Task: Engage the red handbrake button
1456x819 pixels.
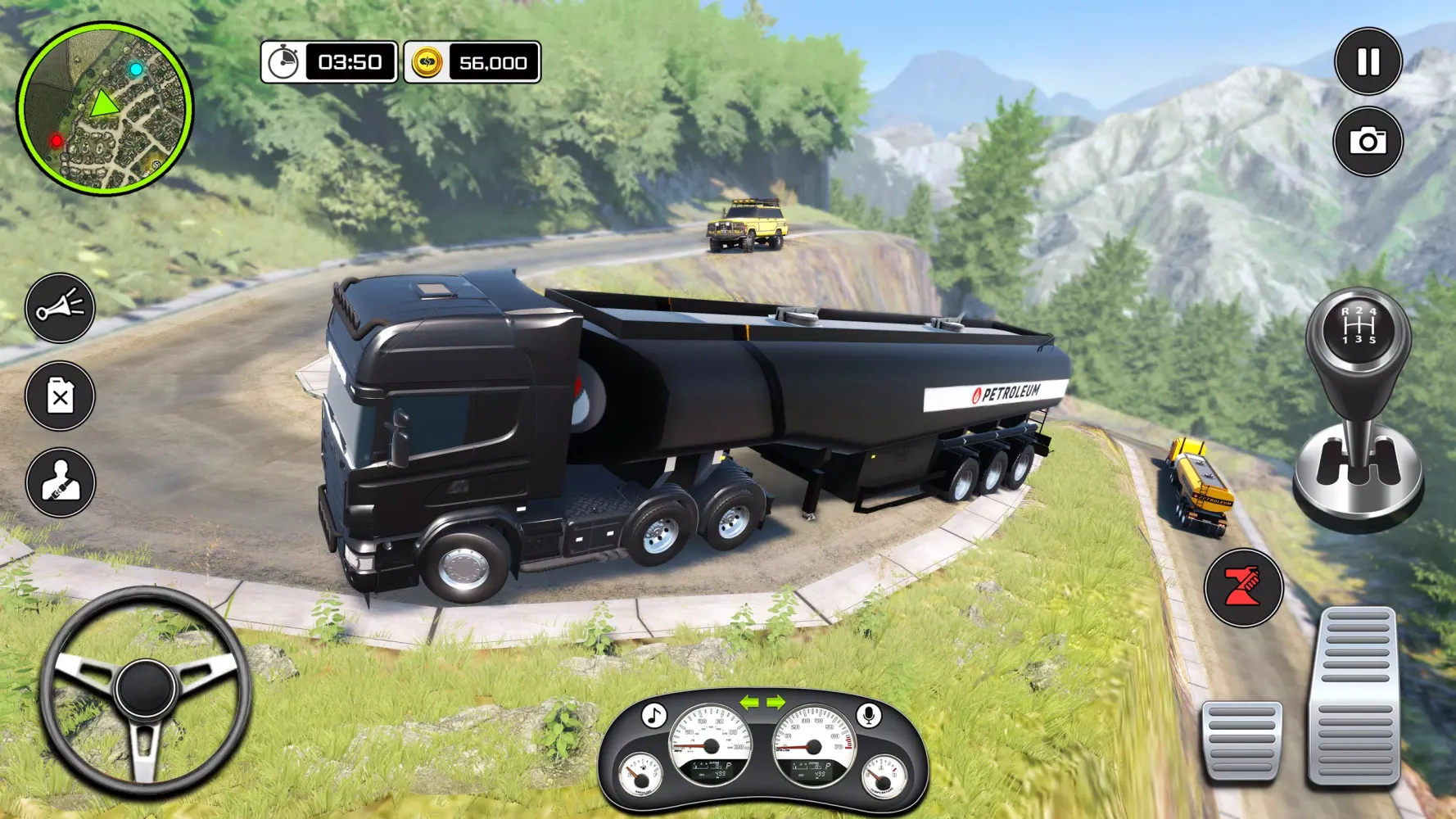Action: 1242,587
